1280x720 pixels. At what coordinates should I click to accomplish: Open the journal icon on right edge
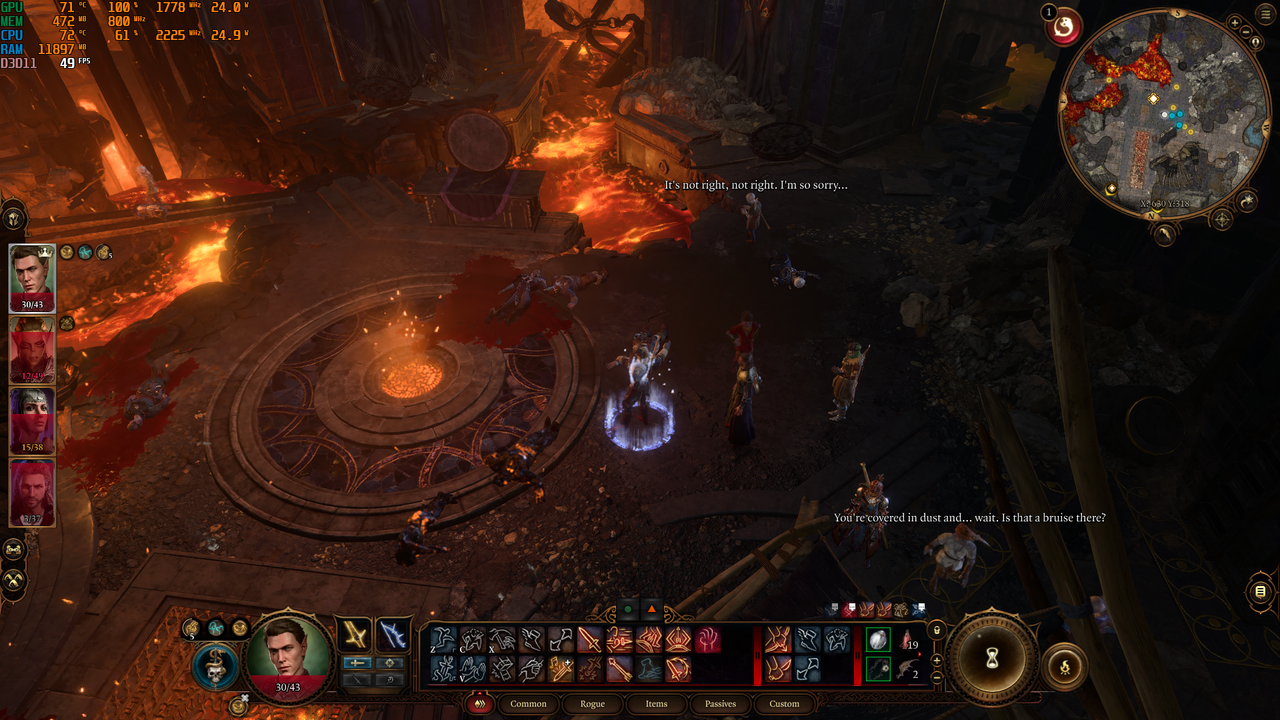tap(1260, 592)
